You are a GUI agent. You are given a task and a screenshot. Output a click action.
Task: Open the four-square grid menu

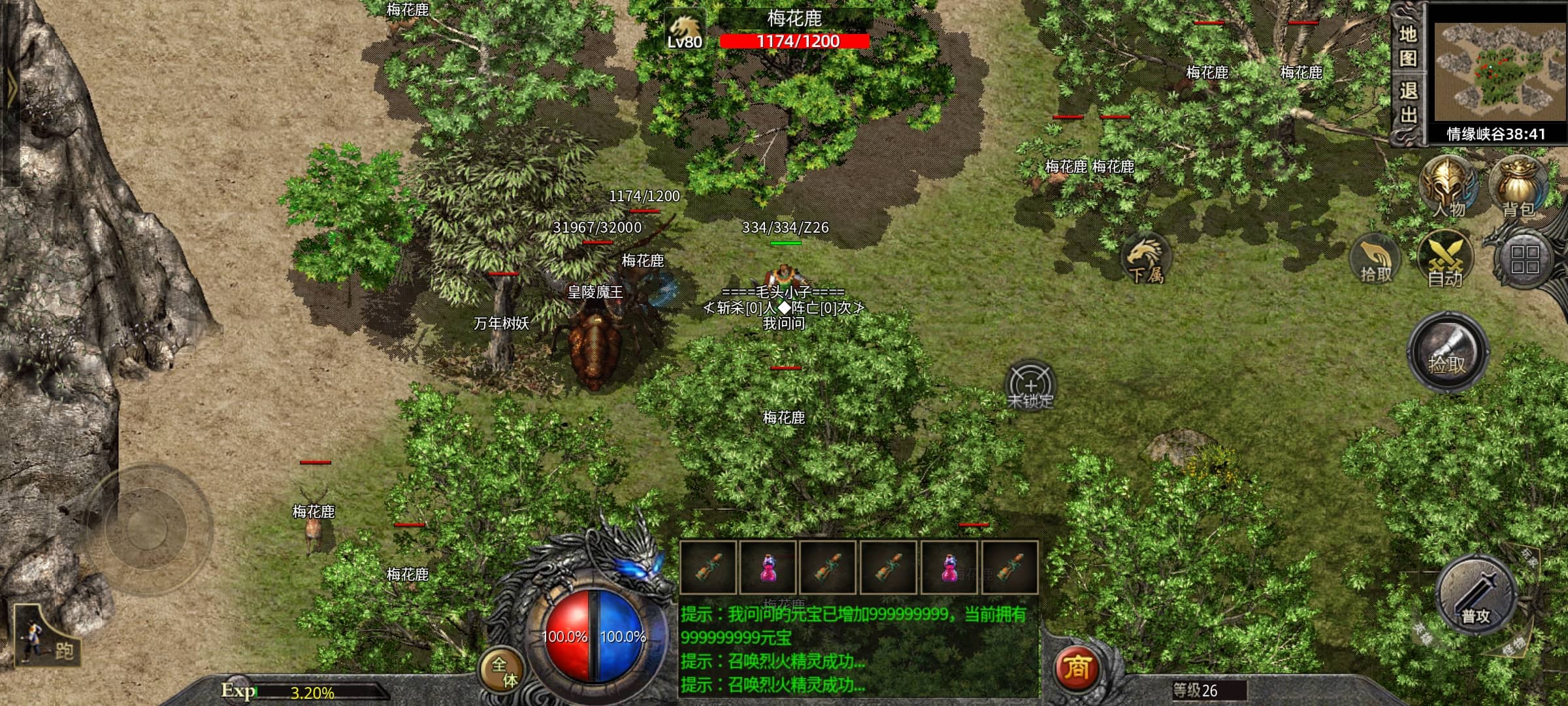[1525, 260]
